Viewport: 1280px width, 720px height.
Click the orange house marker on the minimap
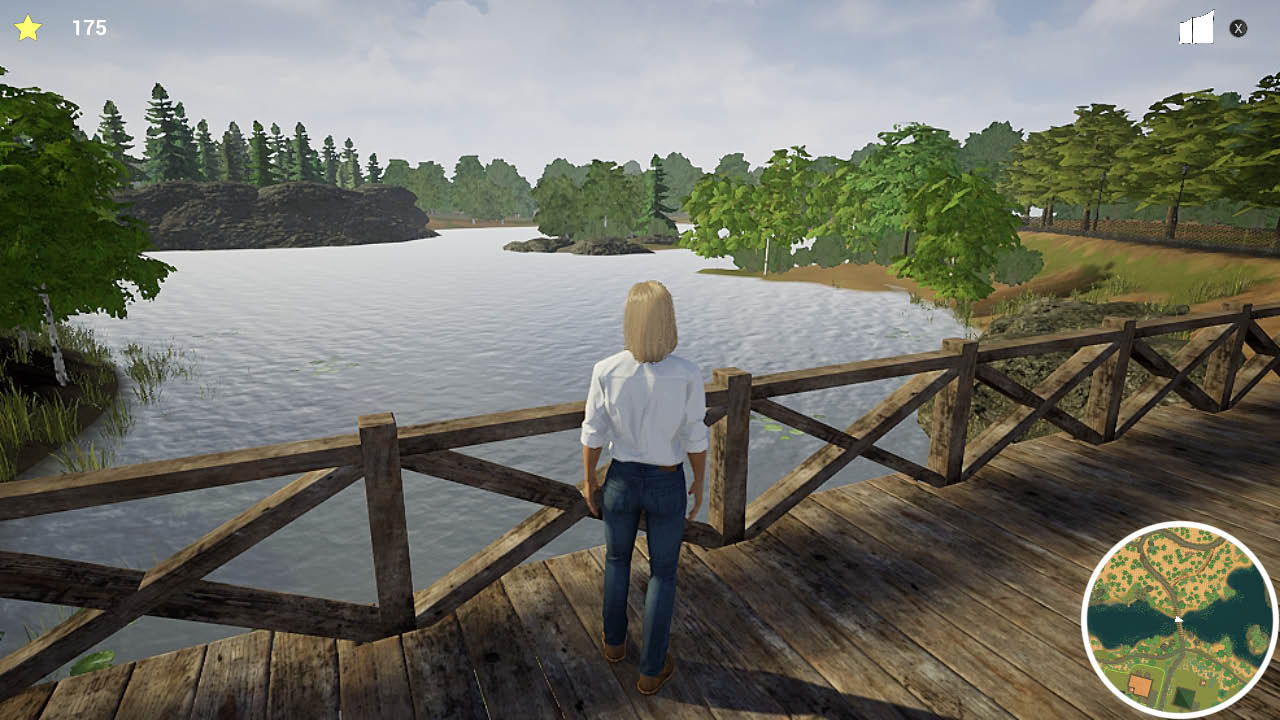[1141, 682]
